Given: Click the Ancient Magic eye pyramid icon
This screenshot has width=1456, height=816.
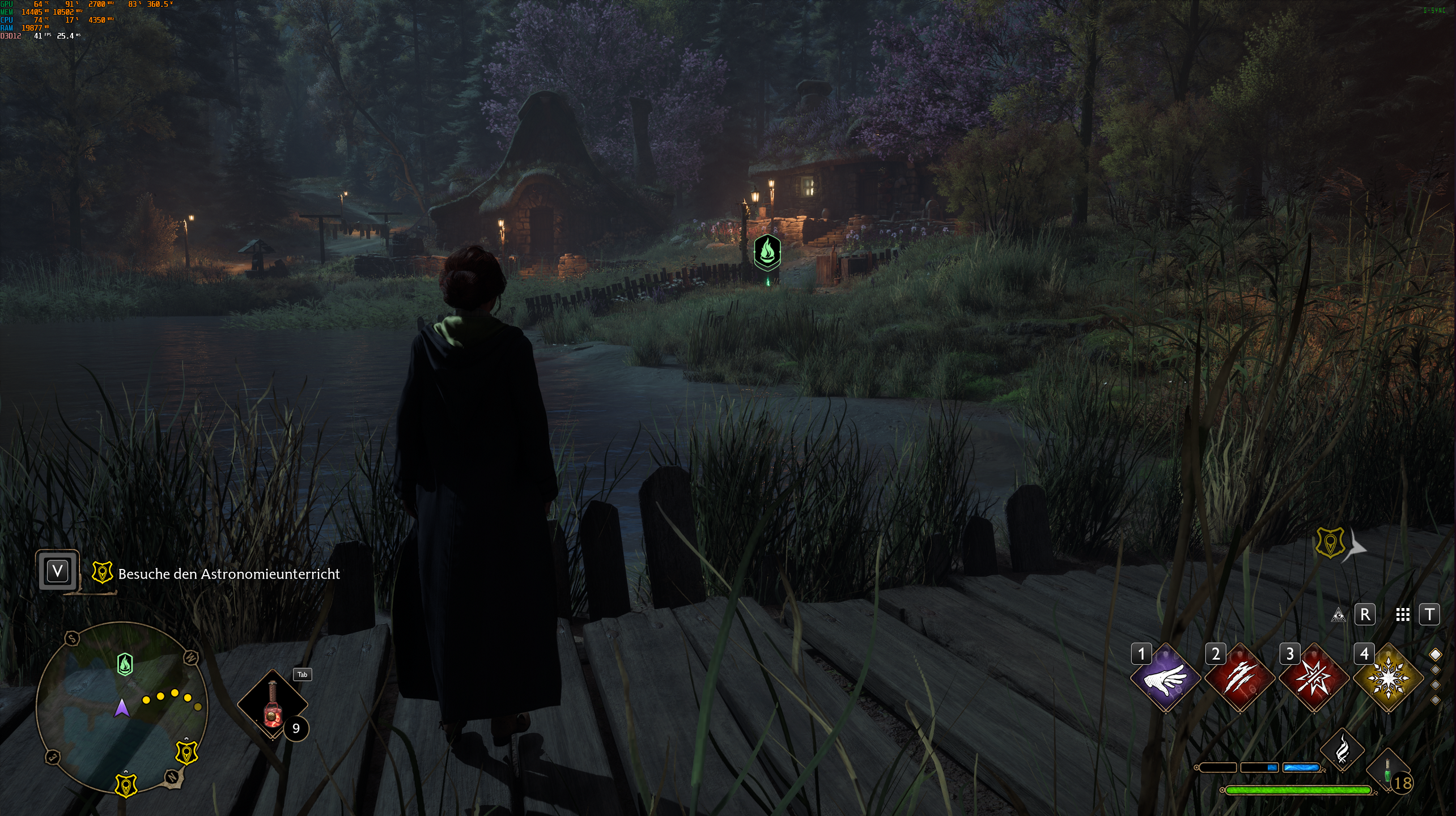Looking at the screenshot, I should [1338, 614].
